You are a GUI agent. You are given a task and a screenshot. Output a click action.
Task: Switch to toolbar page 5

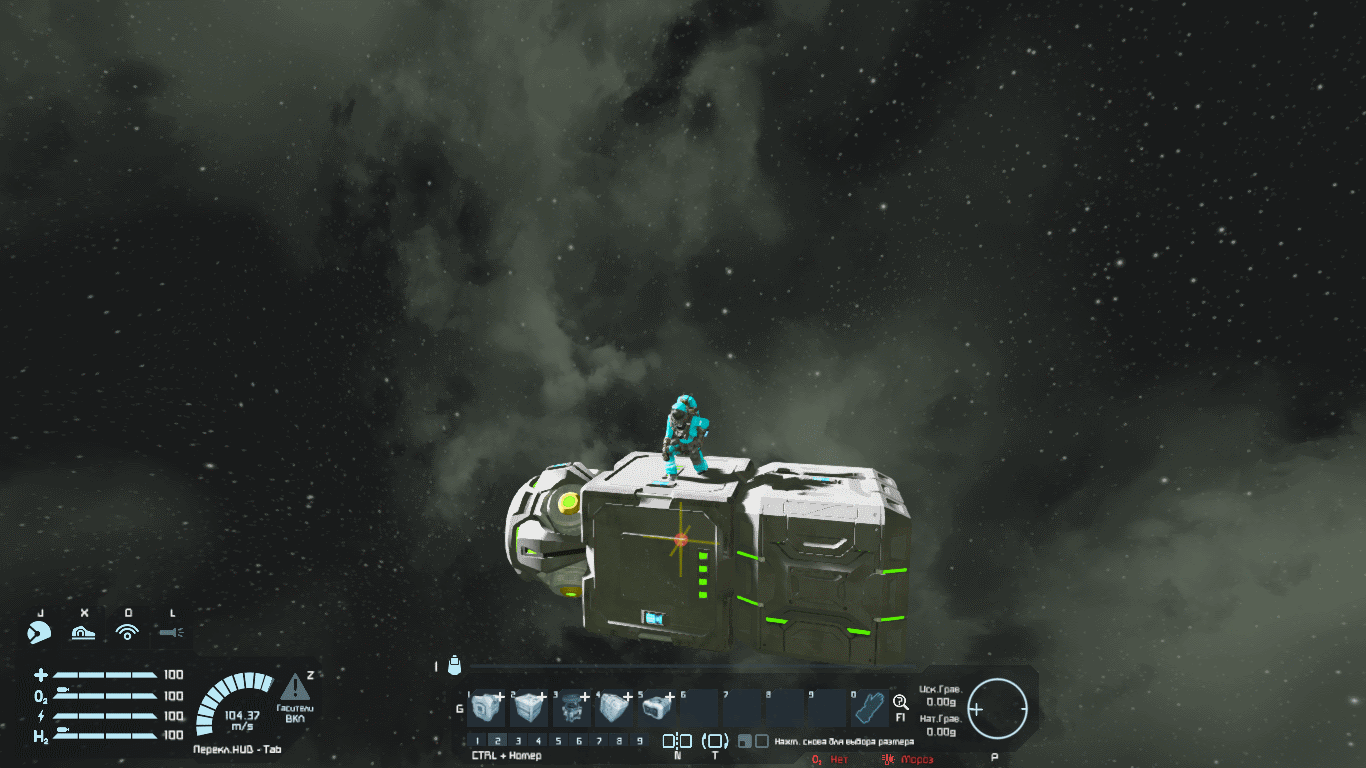pyautogui.click(x=558, y=741)
